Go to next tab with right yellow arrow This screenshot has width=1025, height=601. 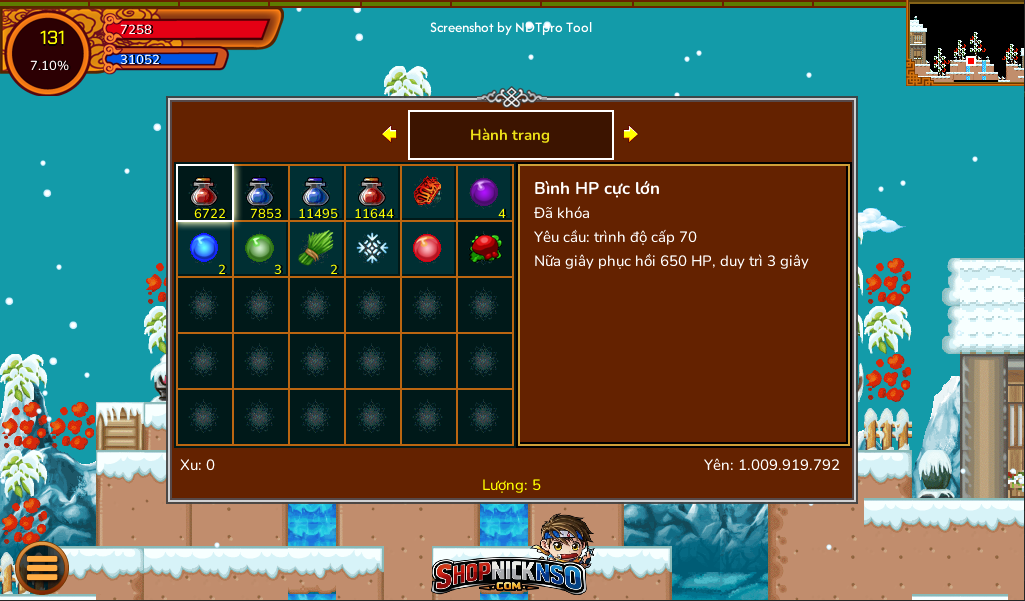[x=631, y=134]
